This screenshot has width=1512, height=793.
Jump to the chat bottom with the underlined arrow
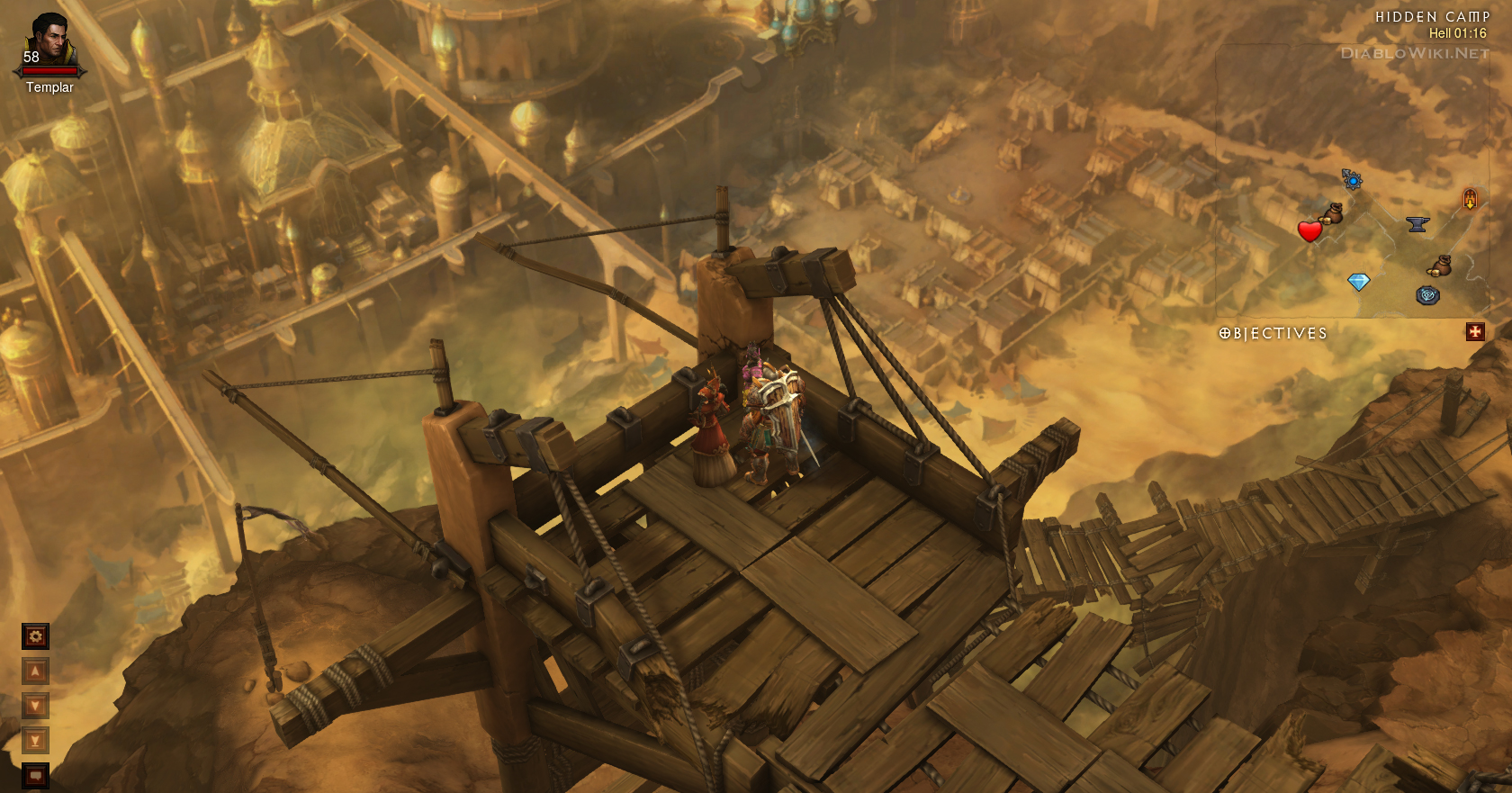35,741
